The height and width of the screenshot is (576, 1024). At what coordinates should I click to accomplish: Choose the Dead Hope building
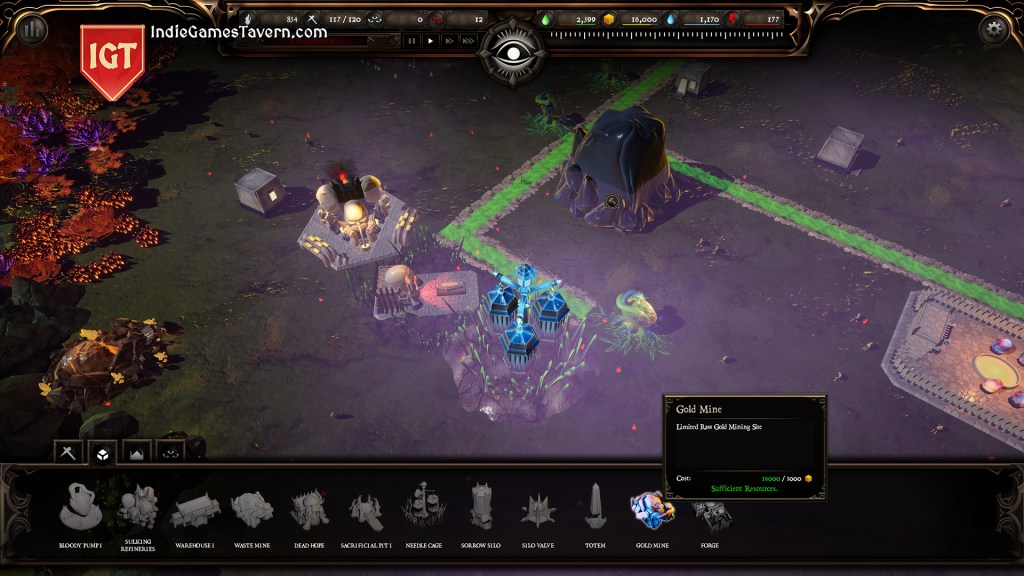click(x=309, y=509)
